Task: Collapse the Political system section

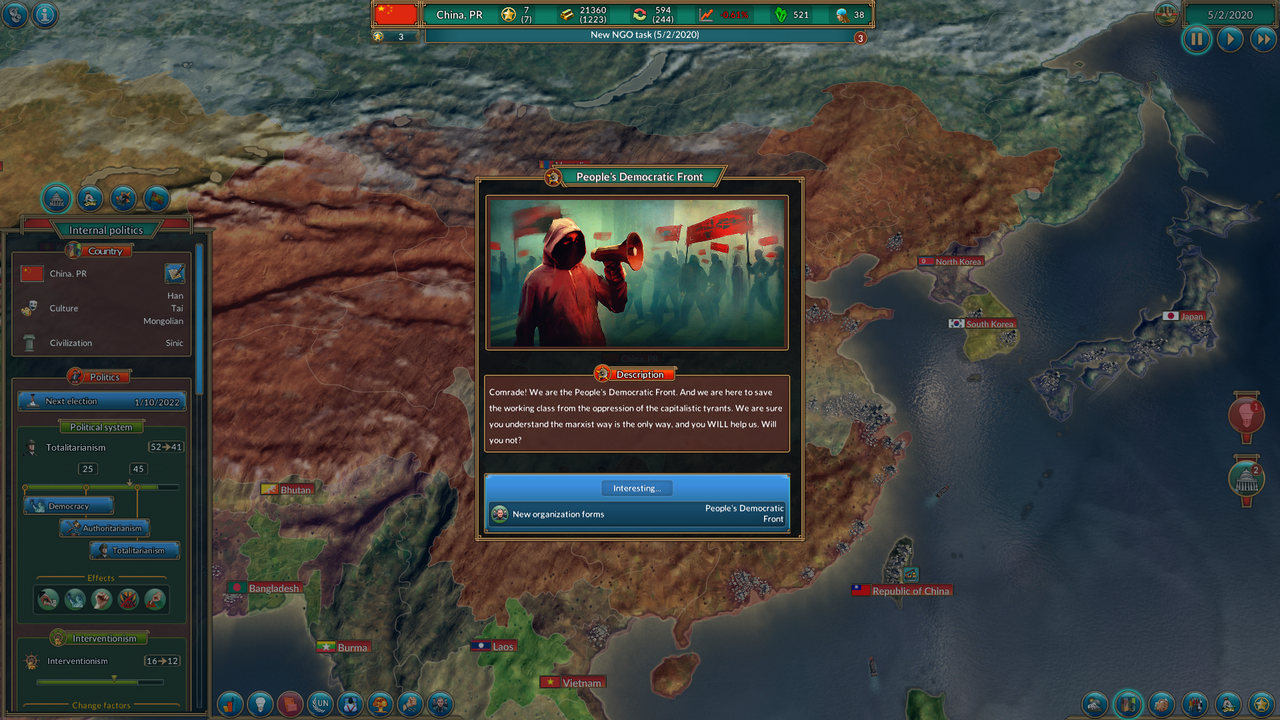Action: 101,426
